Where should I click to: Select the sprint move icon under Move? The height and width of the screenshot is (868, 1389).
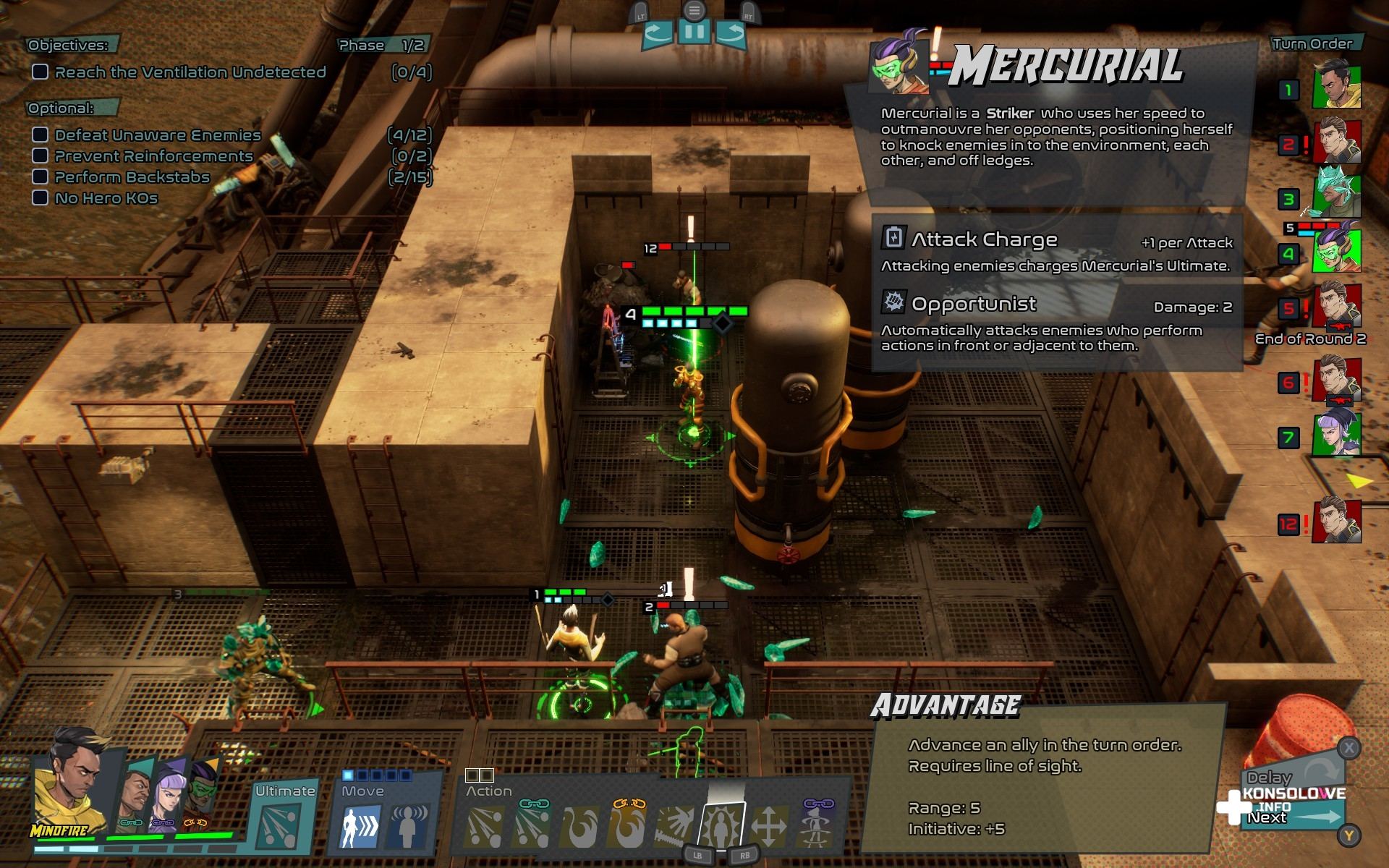click(x=360, y=825)
